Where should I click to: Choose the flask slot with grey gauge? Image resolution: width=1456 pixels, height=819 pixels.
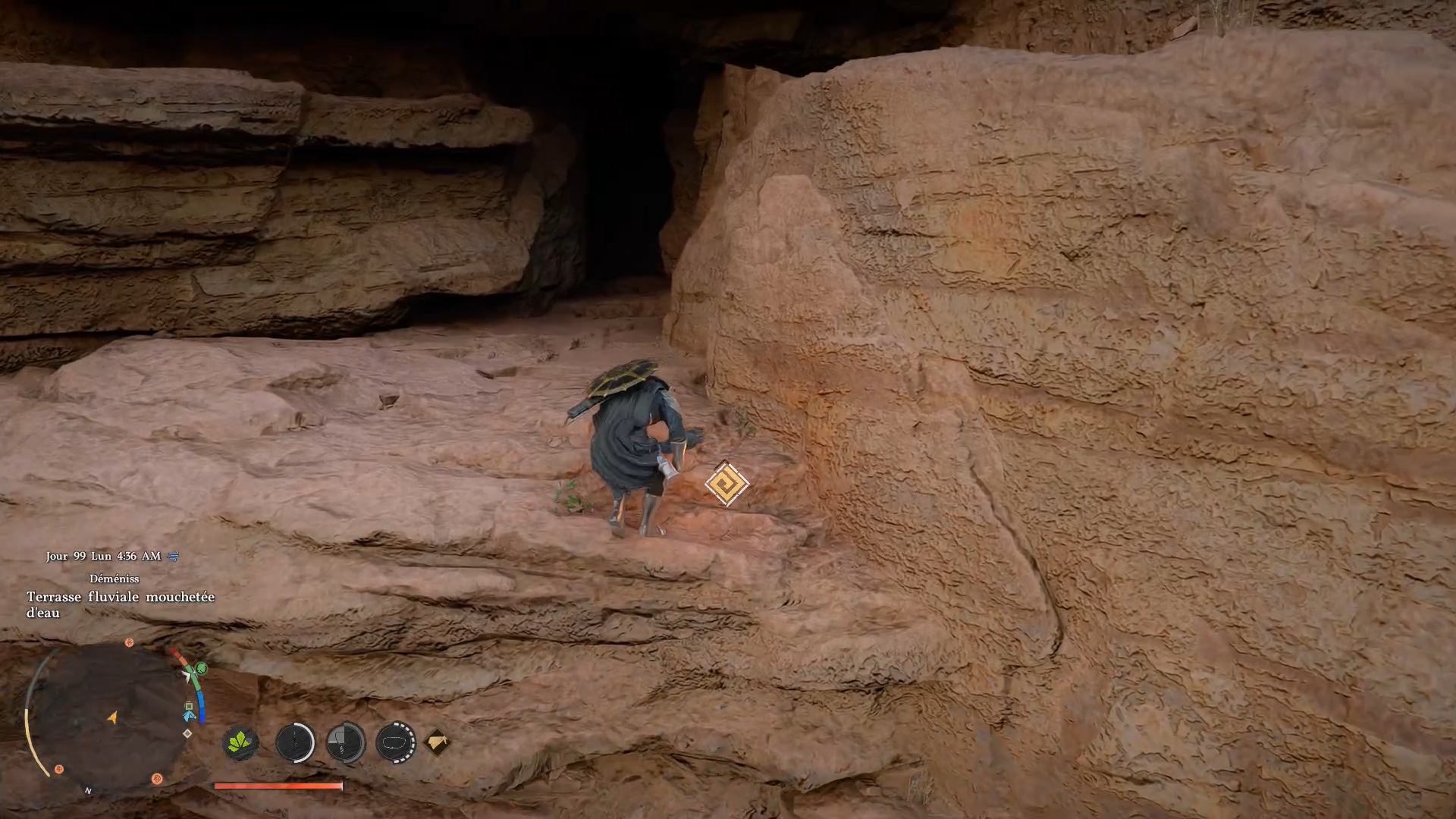click(346, 742)
